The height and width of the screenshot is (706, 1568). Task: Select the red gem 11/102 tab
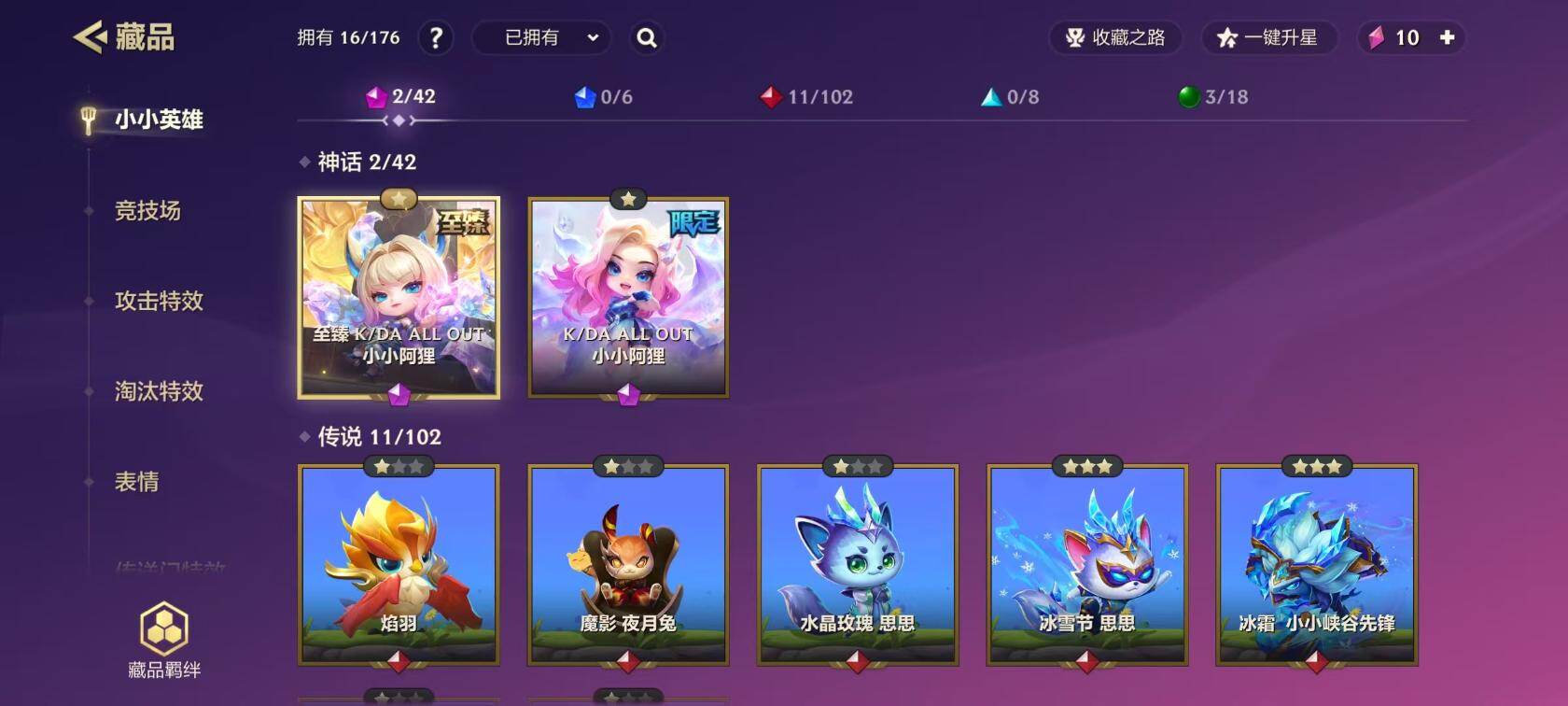807,97
